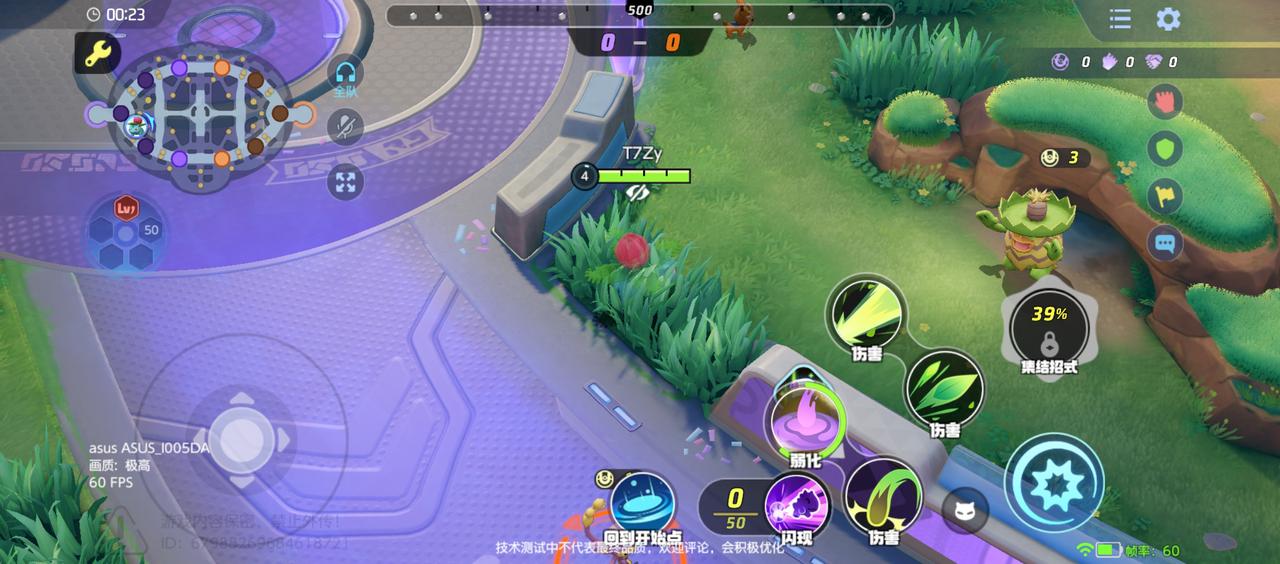This screenshot has height=564, width=1280.
Task: Open the scoreboard list icon
Action: (1120, 19)
